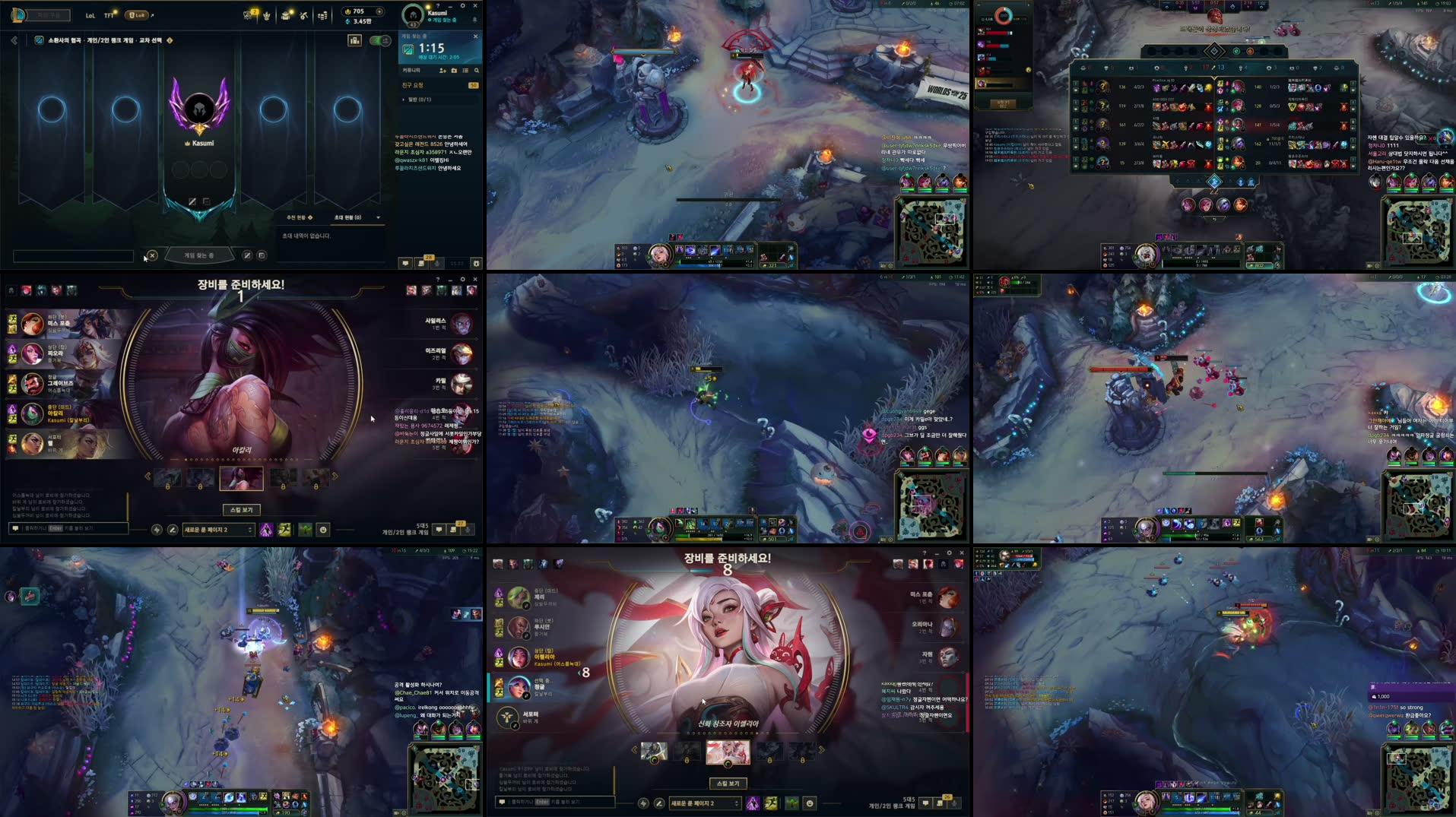Viewport: 1456px width, 817px height.
Task: Open the Loot icon in the client top bar
Action: coord(285,15)
